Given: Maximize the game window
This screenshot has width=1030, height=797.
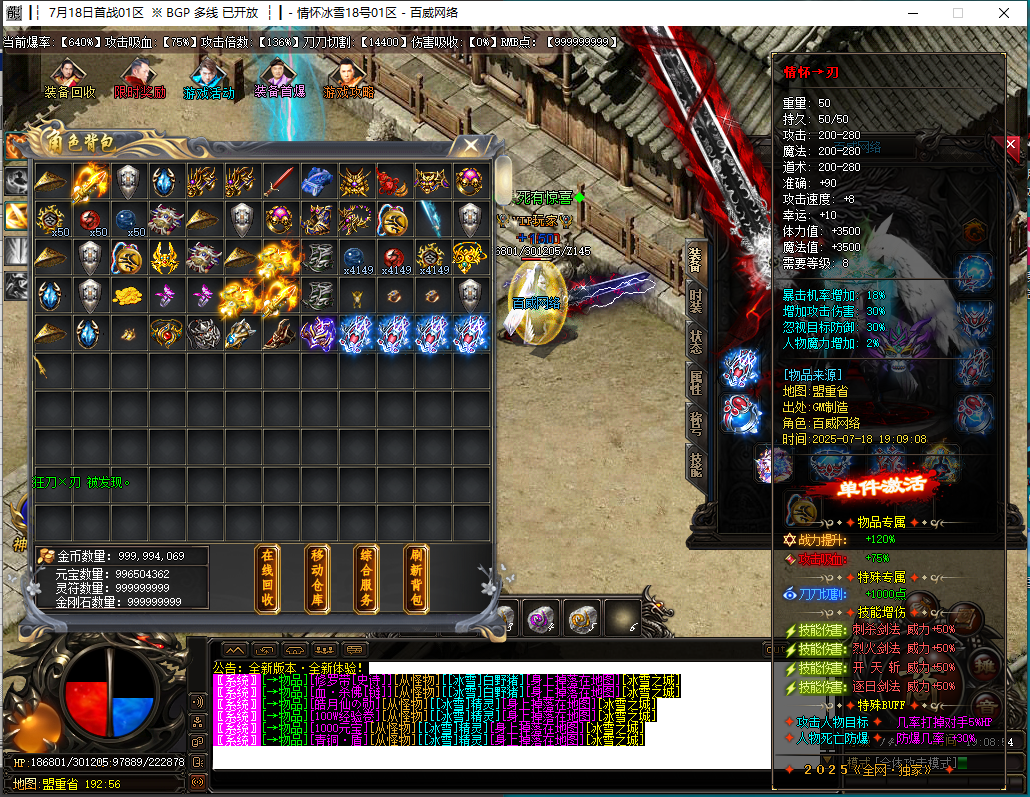Looking at the screenshot, I should click(957, 13).
